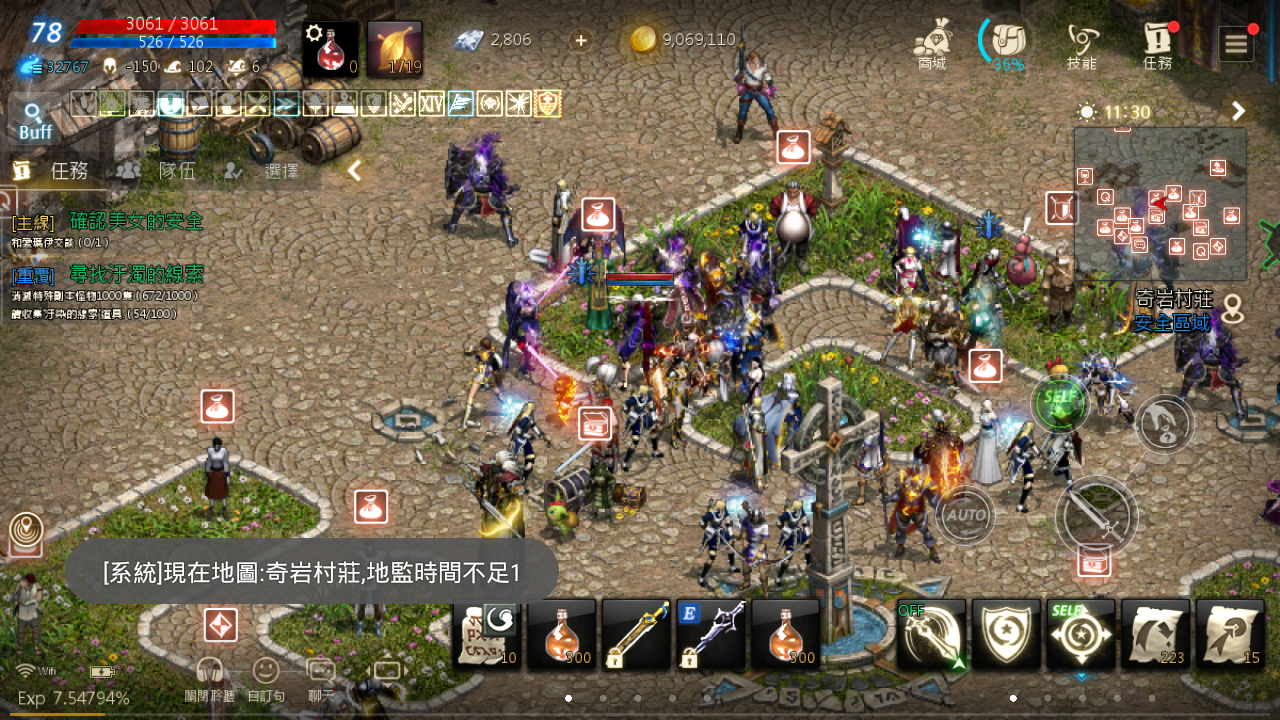Tap the large sword attack icon
This screenshot has height=720, width=1280.
[x=1097, y=517]
